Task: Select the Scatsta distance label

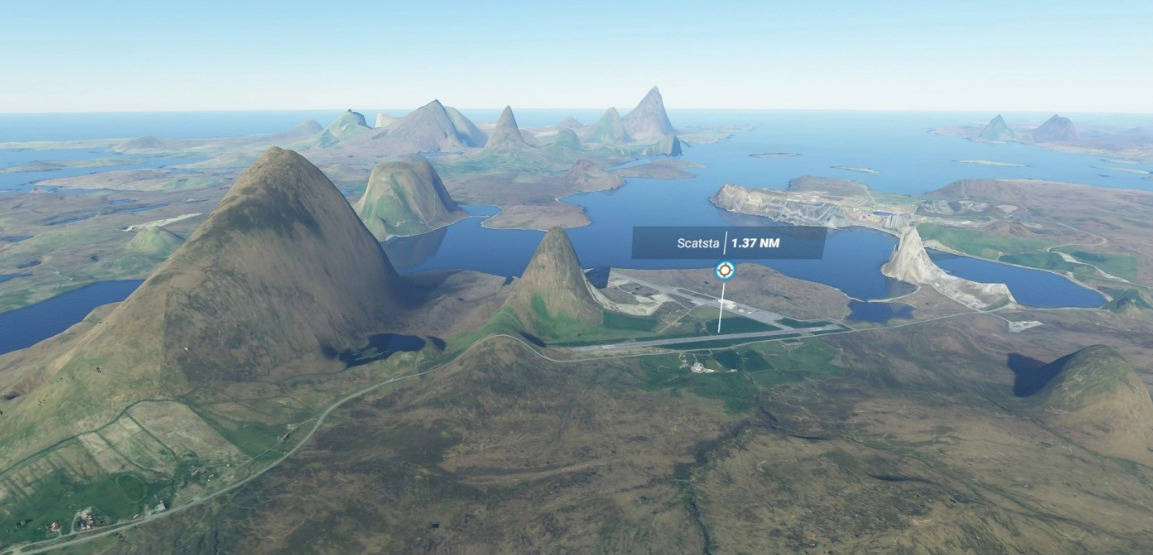Action: click(x=729, y=243)
